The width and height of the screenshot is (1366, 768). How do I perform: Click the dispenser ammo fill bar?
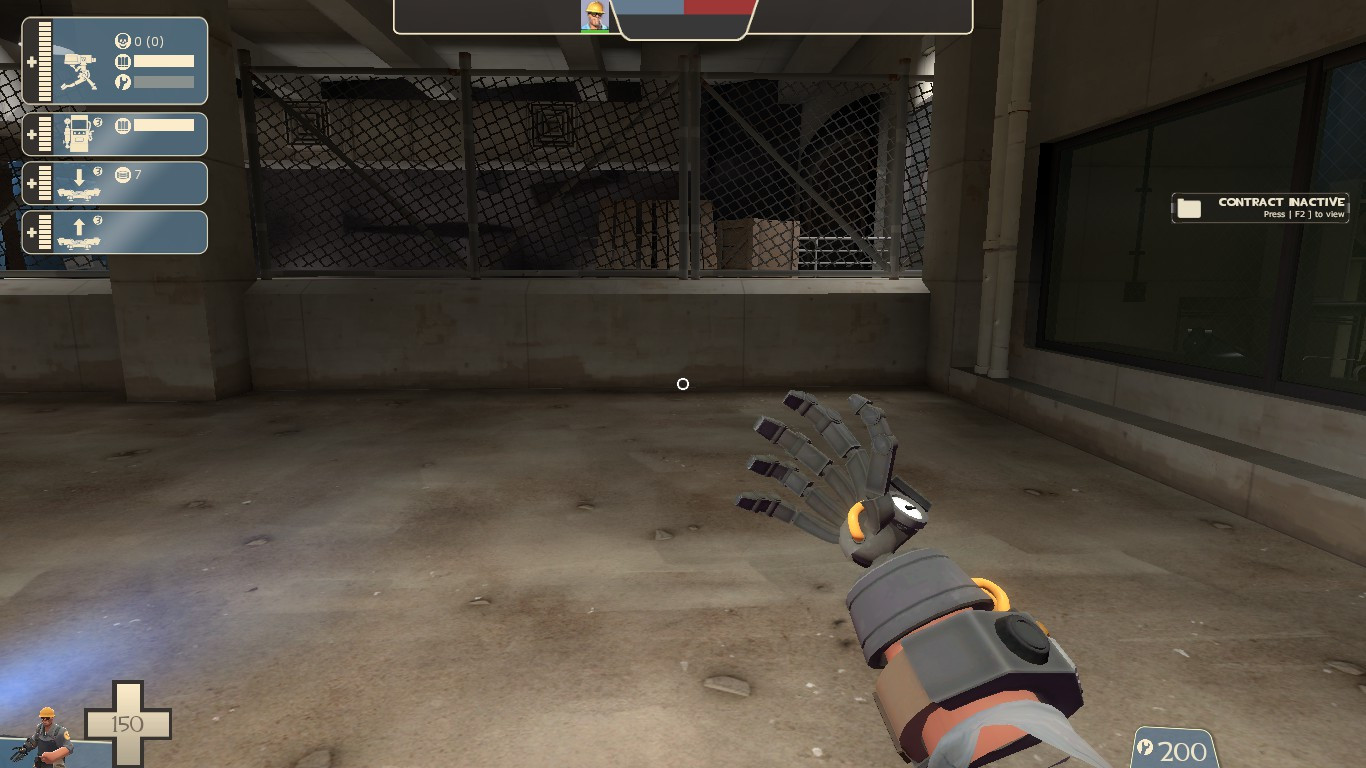pos(164,126)
